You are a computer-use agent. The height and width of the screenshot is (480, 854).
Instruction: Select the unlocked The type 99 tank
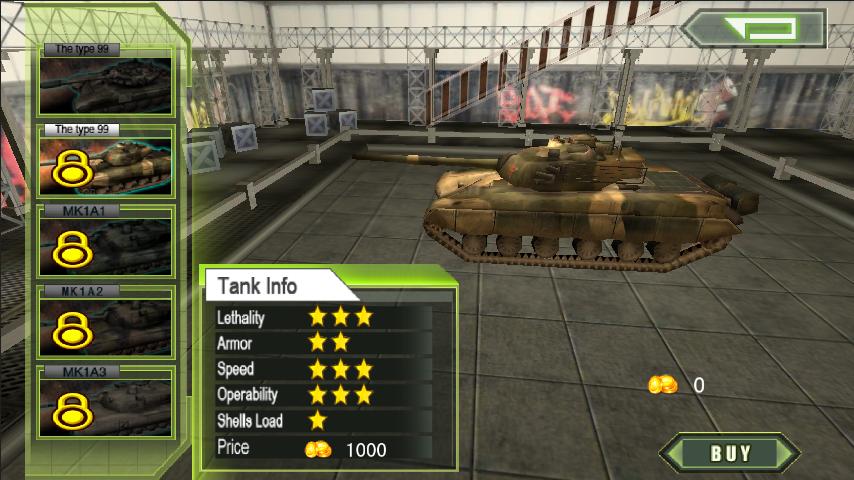point(106,83)
